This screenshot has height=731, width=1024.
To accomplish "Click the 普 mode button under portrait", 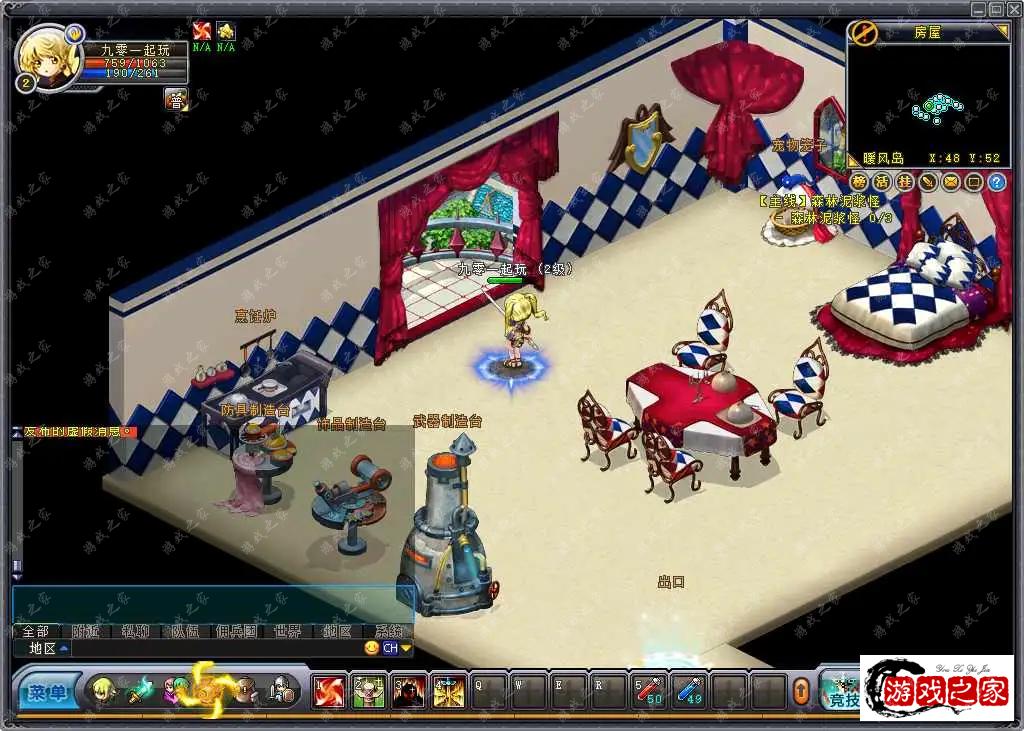I will click(x=176, y=99).
